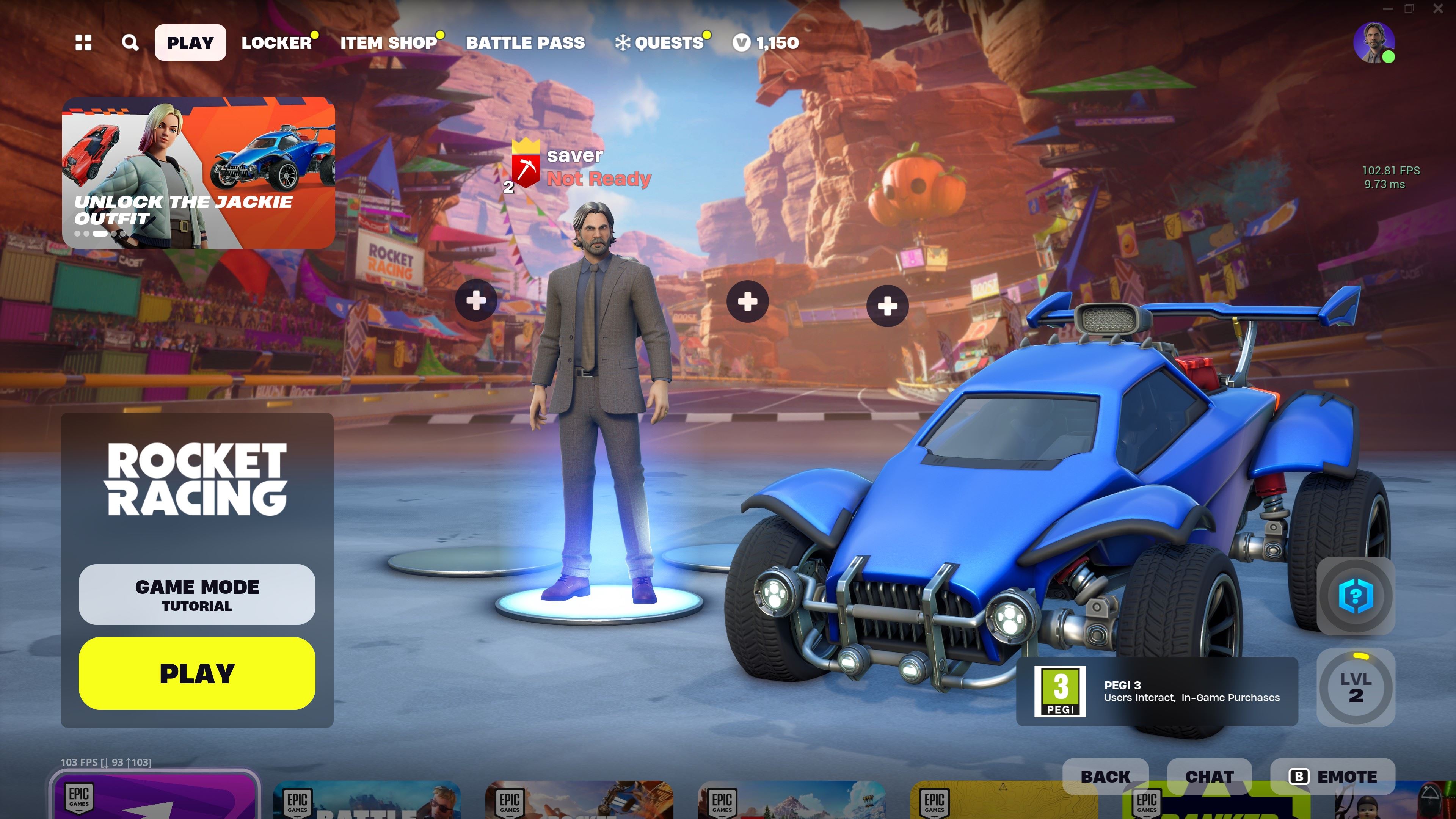Viewport: 1456px width, 819px height.
Task: Select the Emote button
Action: (x=1333, y=776)
